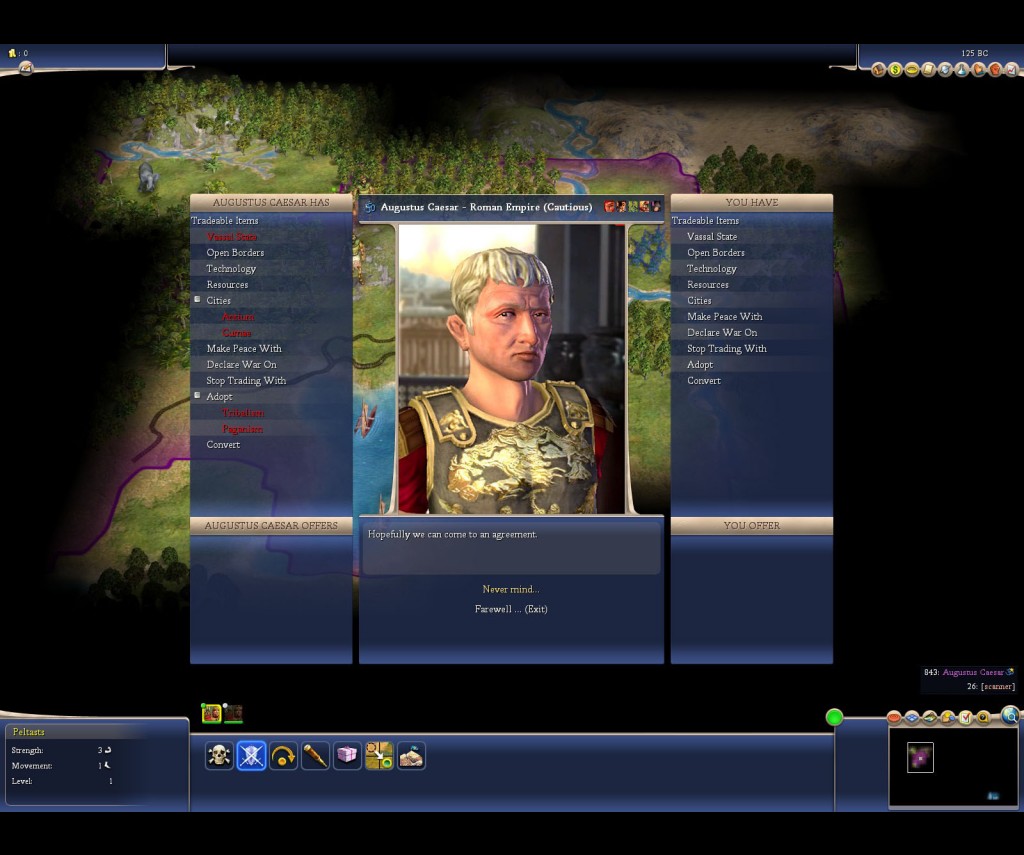
Task: Click the pink gift box action button
Action: click(347, 756)
